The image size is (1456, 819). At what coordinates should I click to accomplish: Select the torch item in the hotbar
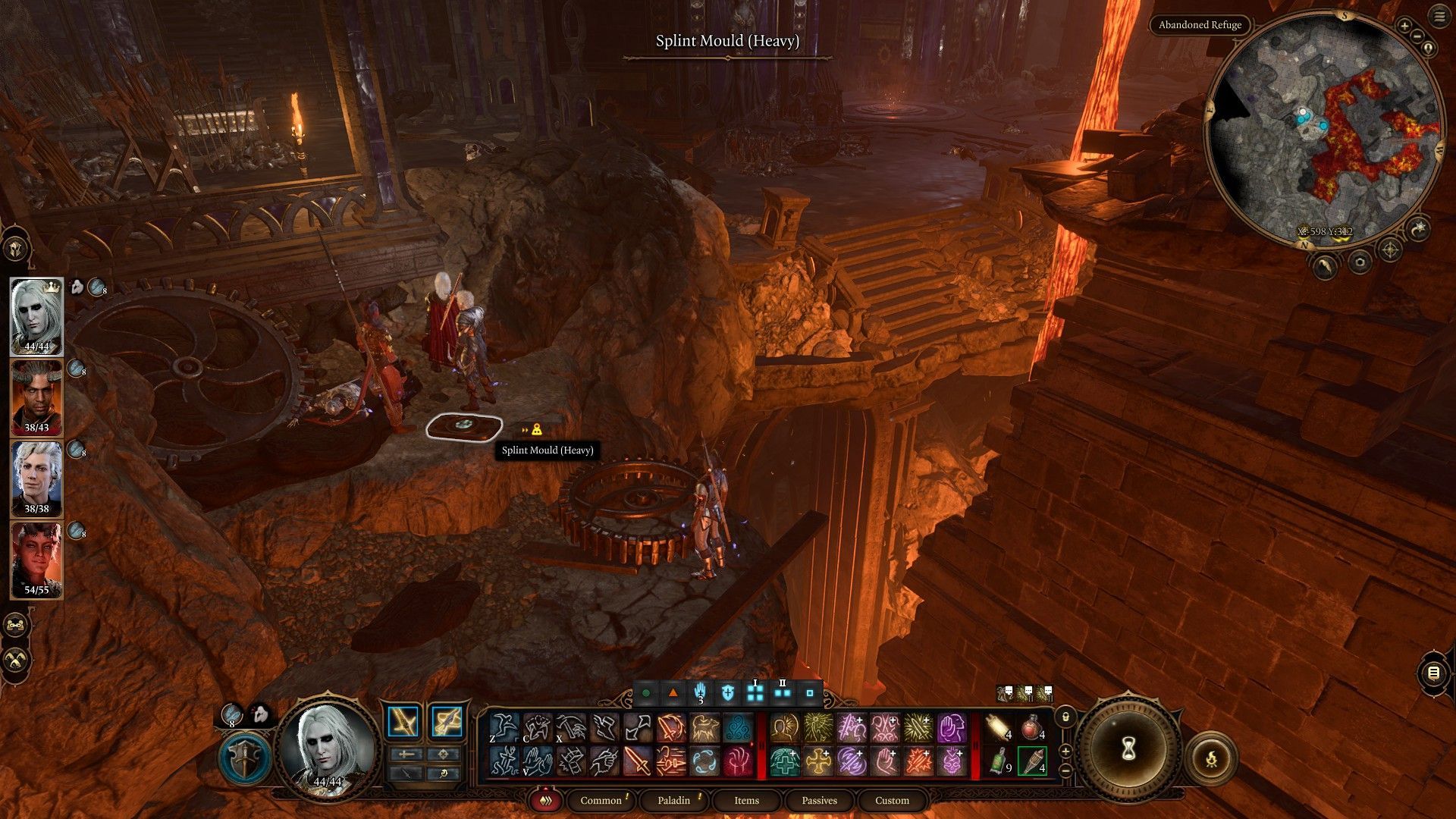[x=1032, y=761]
